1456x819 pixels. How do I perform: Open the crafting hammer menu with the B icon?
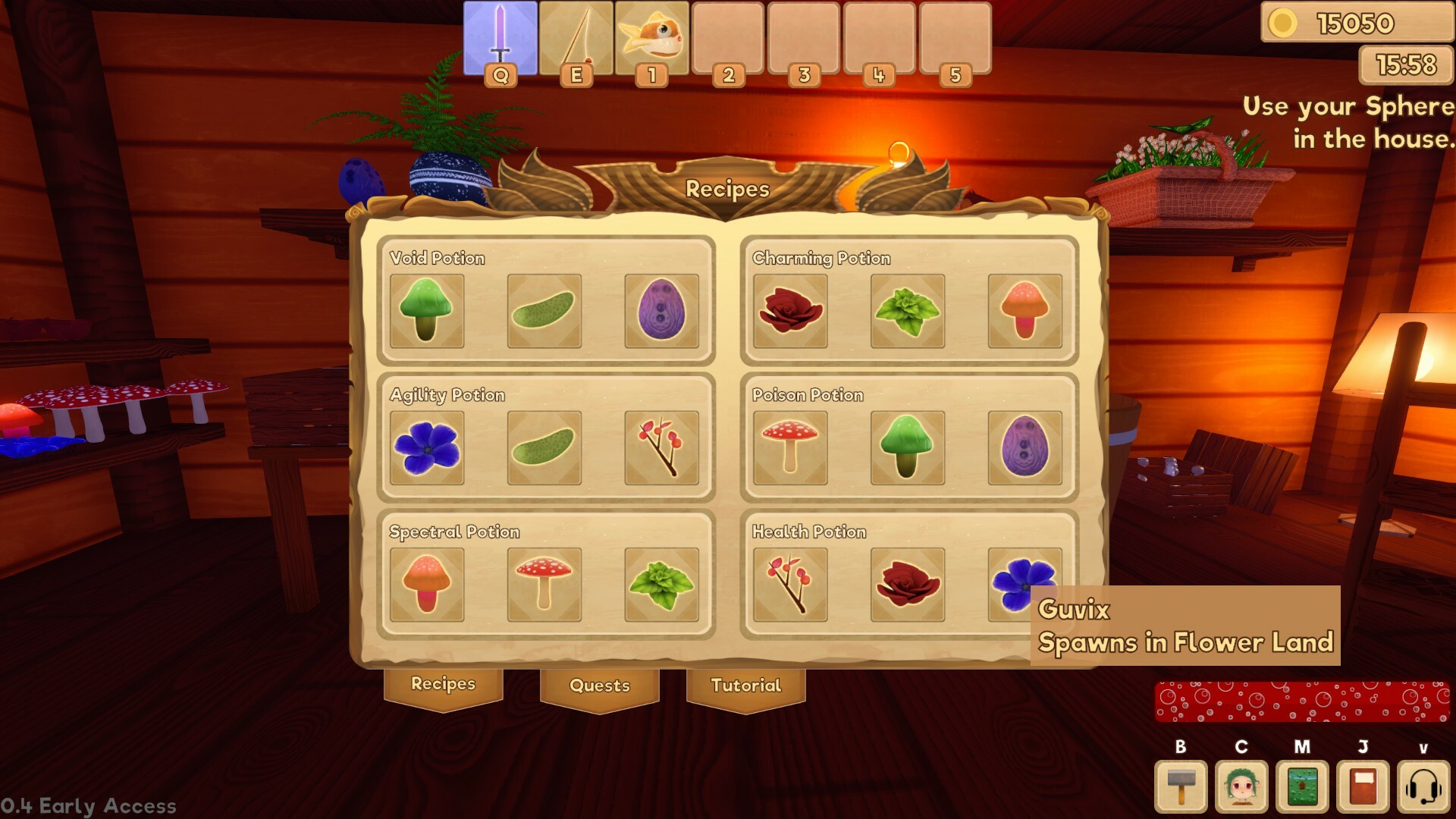tap(1181, 786)
